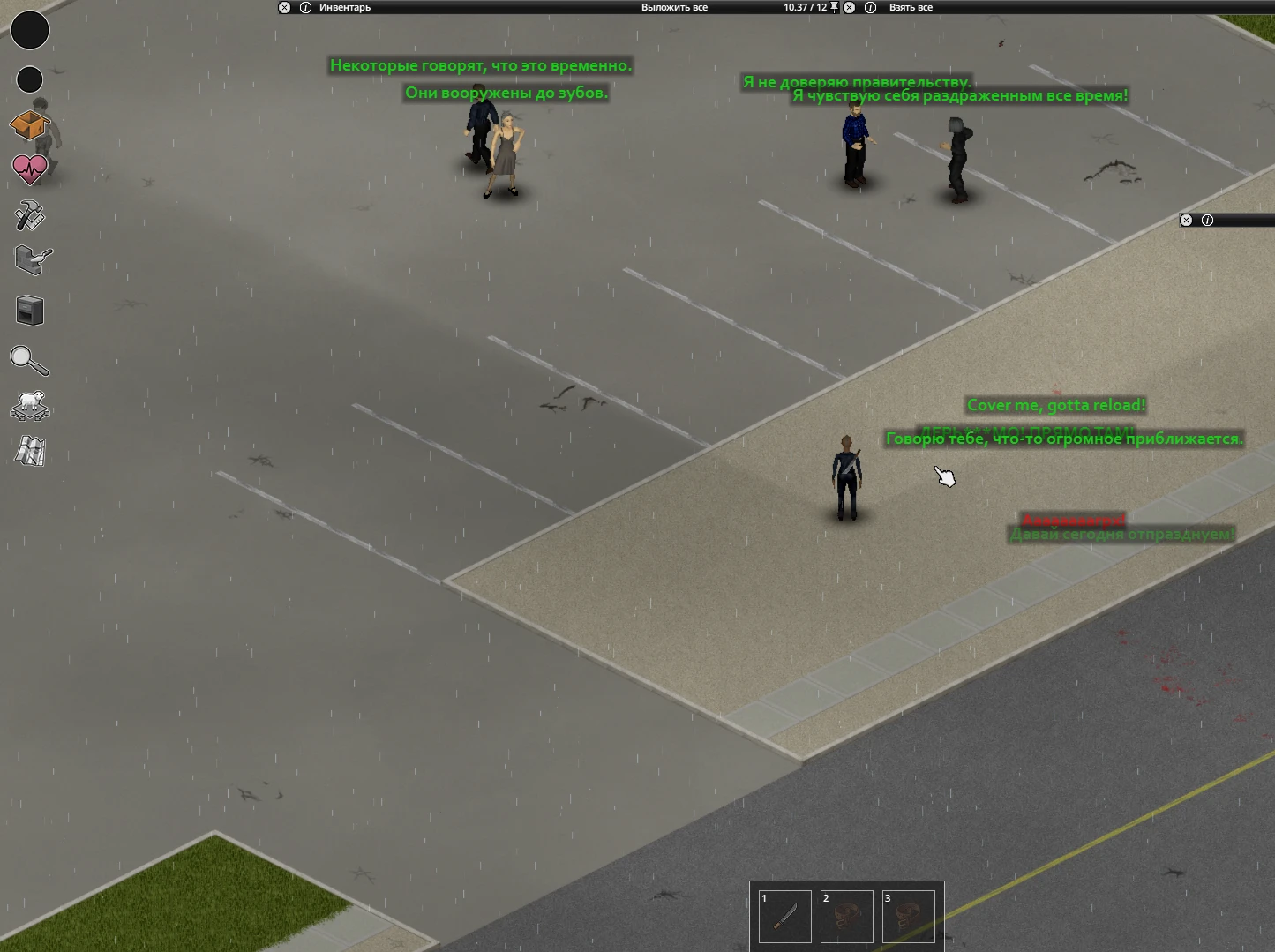The height and width of the screenshot is (952, 1275).
Task: Open the inventory box panel icon
Action: 30,126
